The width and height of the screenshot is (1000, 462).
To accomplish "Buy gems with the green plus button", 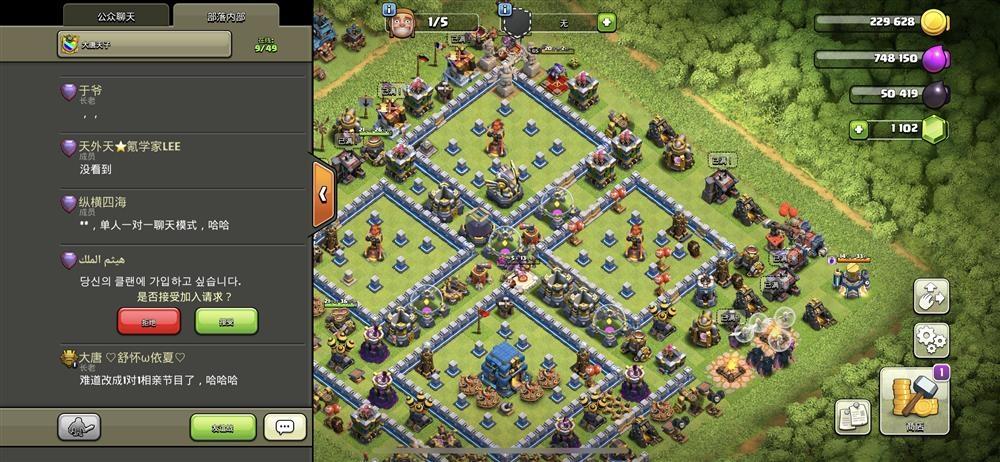I will pyautogui.click(x=858, y=128).
